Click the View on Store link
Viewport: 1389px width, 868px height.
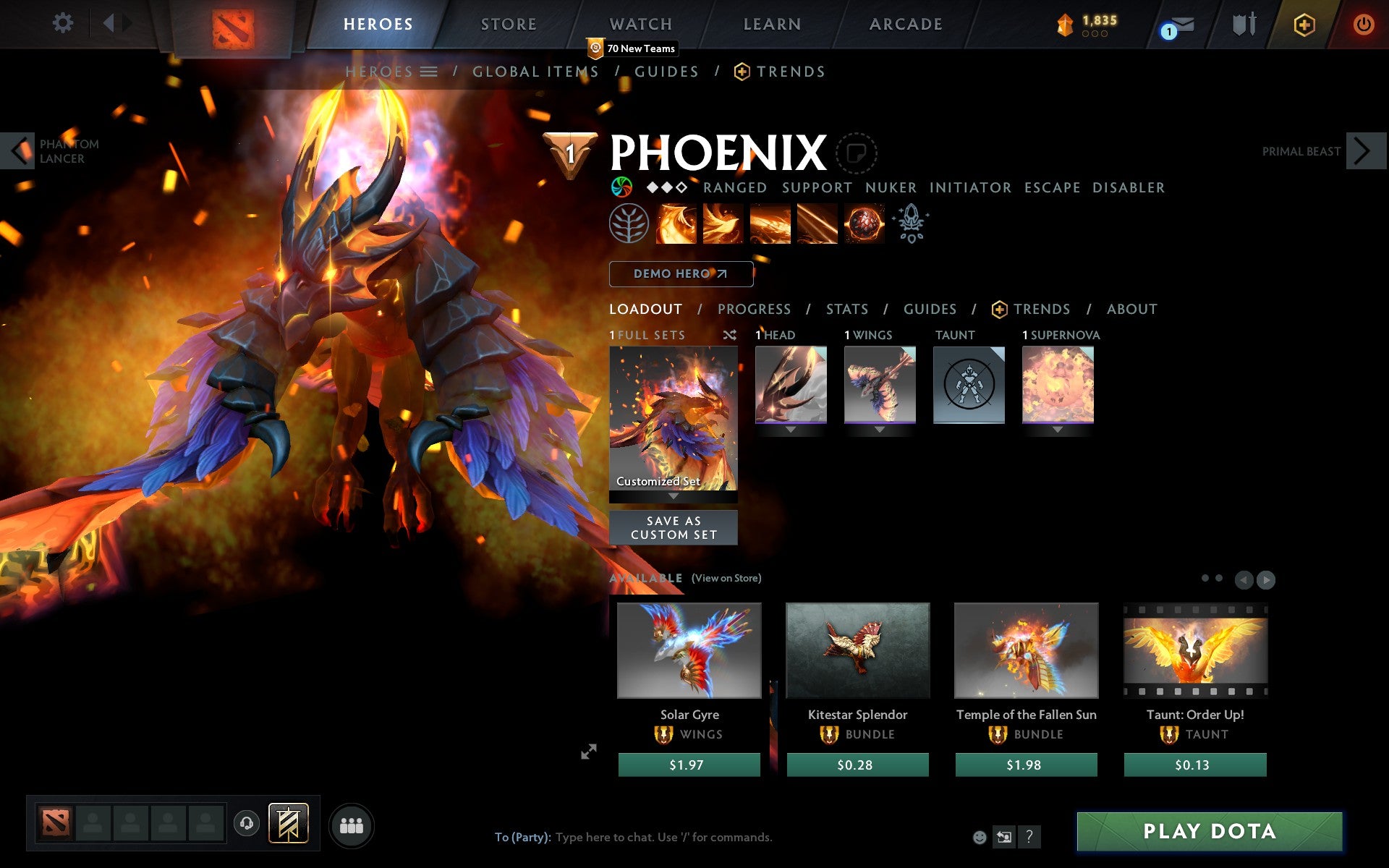727,579
